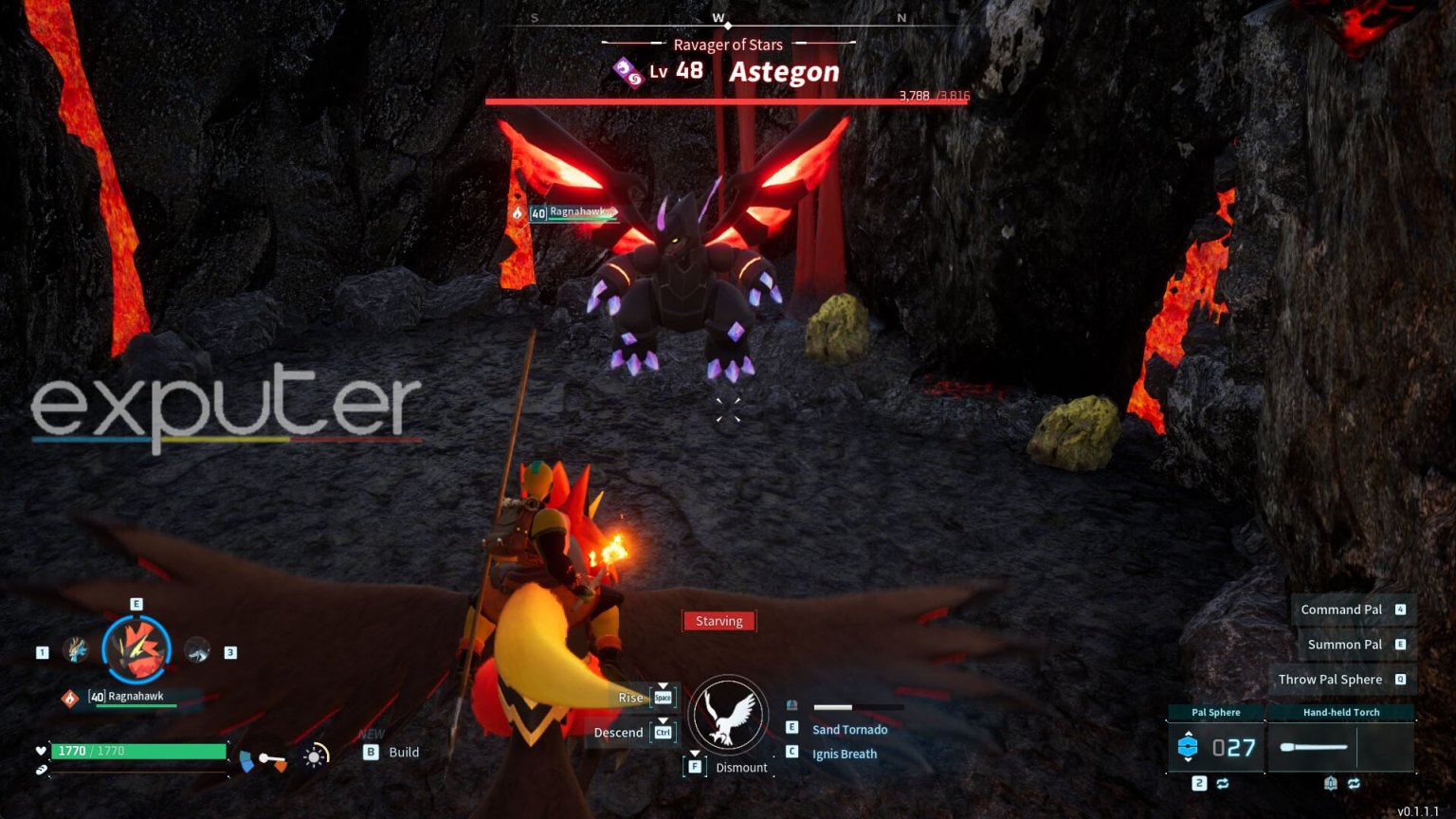The width and height of the screenshot is (1456, 819).
Task: Open the Pal Sphere tab on the hotbar
Action: 1214,711
